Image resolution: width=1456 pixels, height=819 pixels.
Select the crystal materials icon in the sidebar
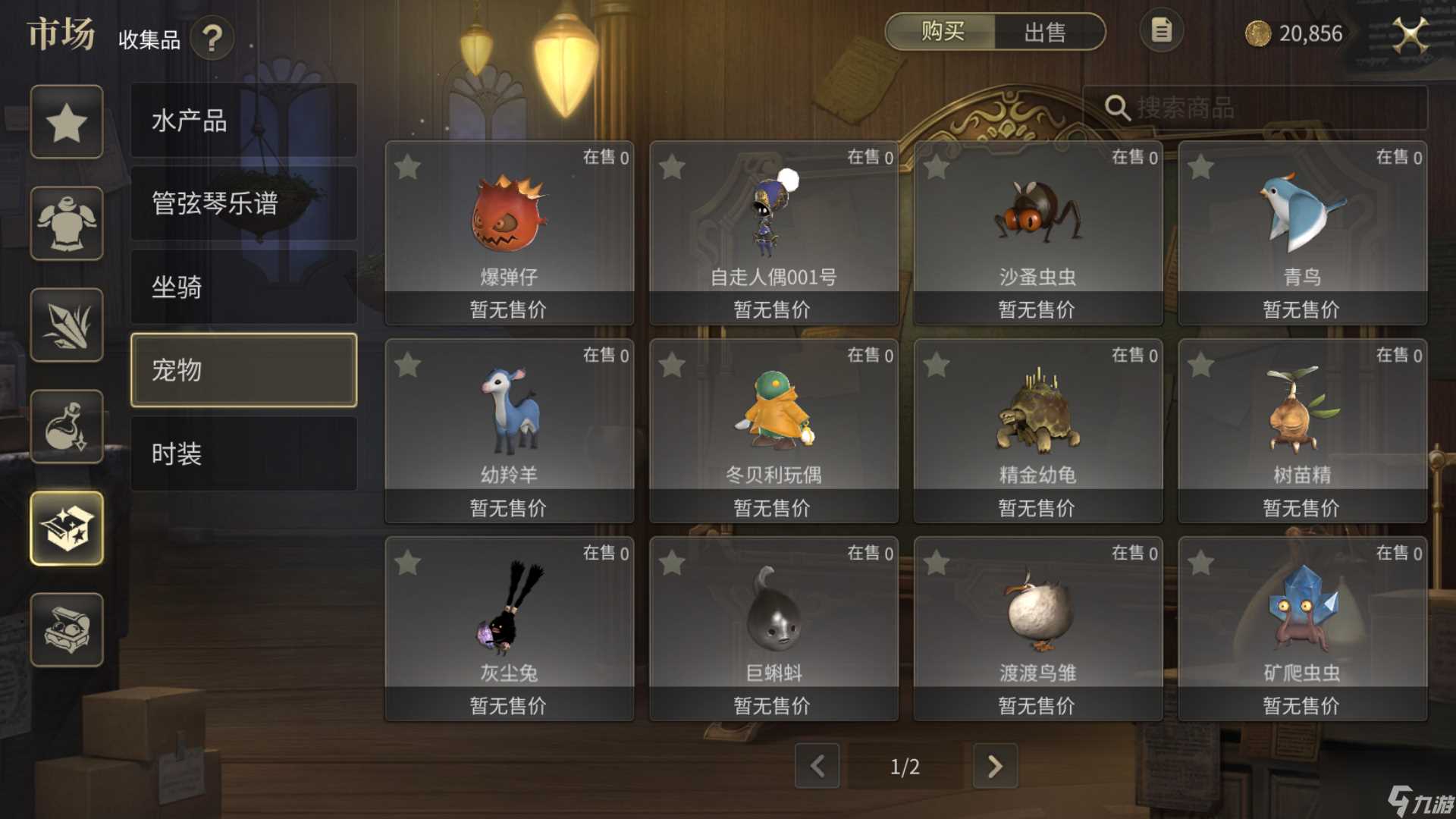67,325
